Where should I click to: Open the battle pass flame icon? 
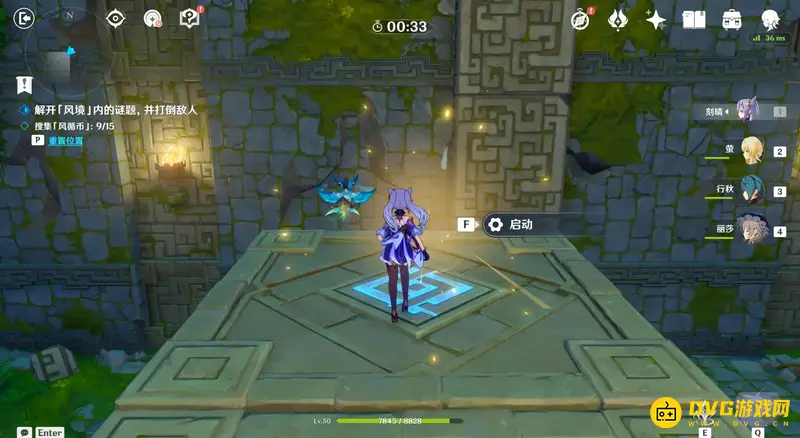(618, 19)
